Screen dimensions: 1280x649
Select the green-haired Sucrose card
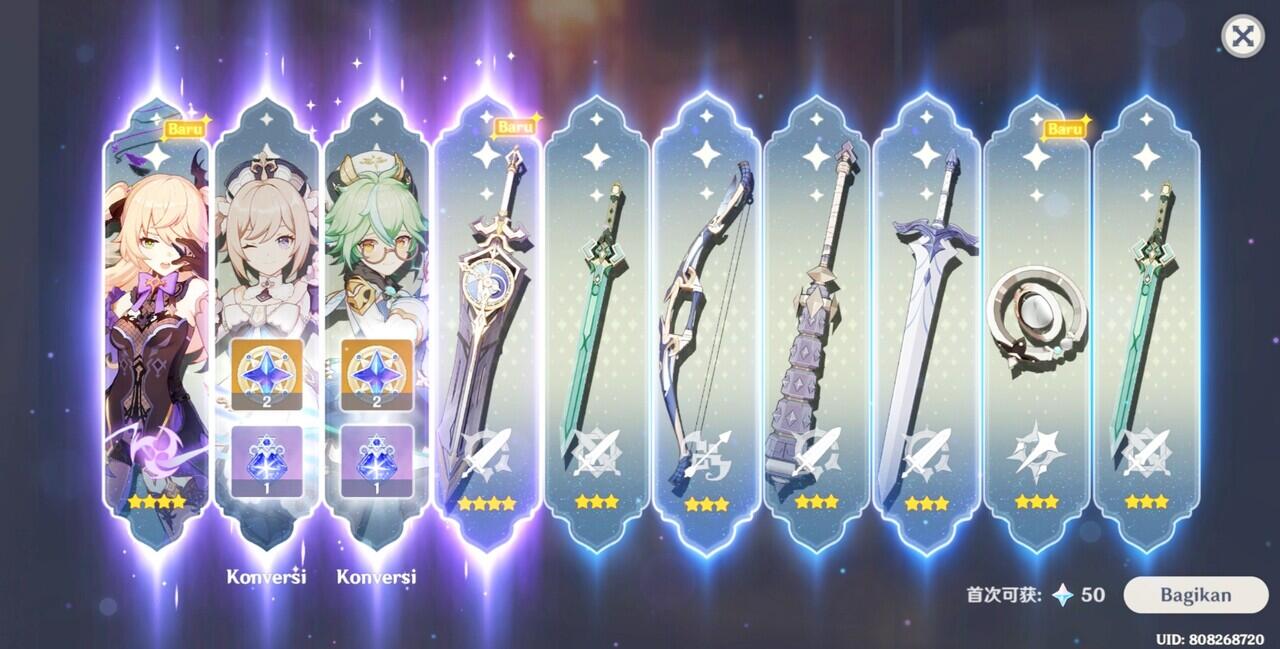coord(376,320)
